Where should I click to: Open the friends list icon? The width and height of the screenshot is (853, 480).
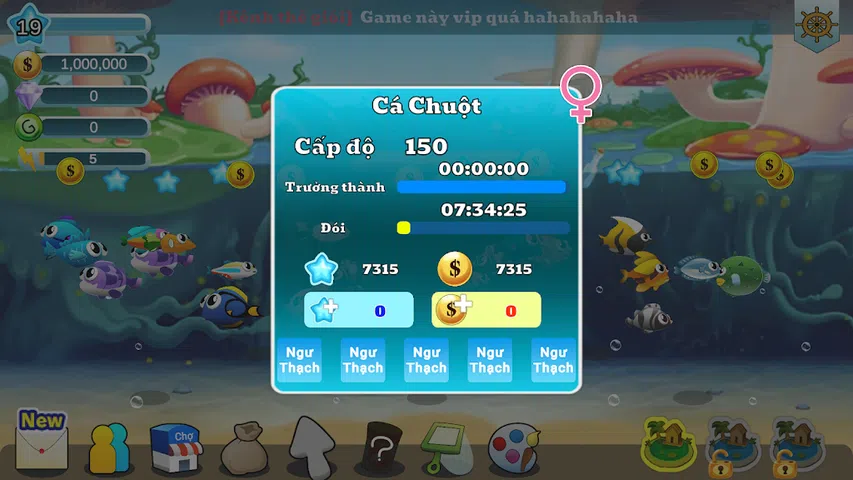pos(108,448)
